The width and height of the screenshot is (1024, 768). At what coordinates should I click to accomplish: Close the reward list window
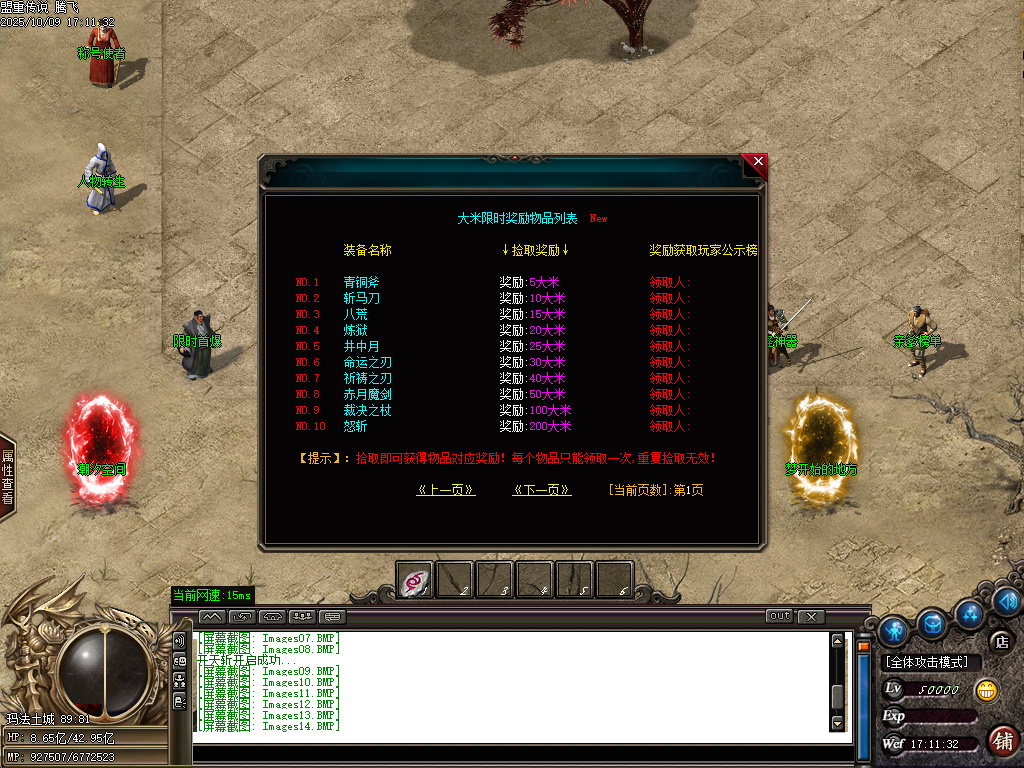click(758, 162)
